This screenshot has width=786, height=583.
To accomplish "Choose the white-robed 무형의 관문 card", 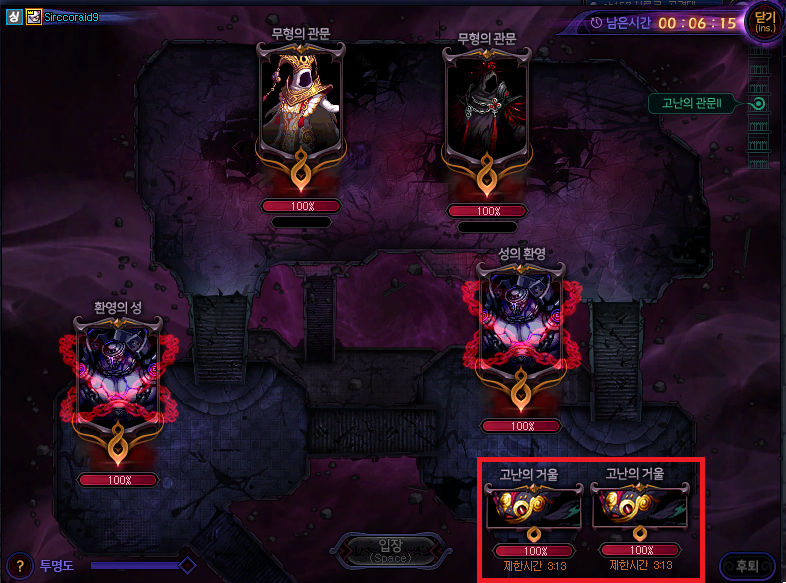I will 300,105.
